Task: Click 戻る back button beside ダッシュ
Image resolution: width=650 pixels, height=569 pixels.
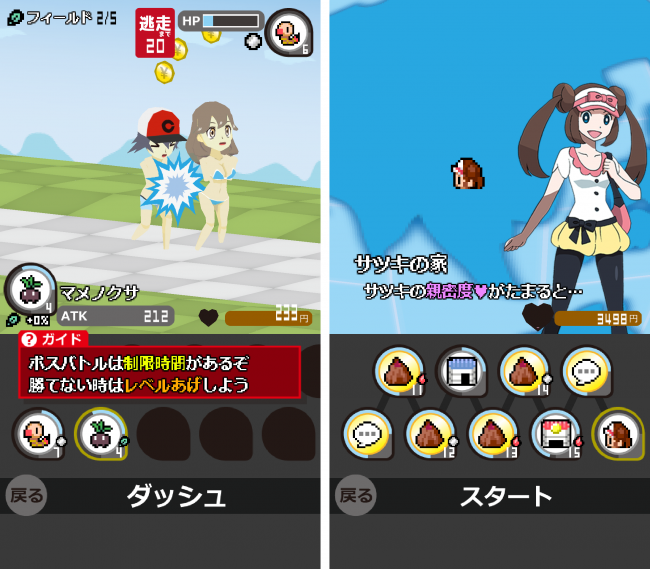Action: point(26,496)
